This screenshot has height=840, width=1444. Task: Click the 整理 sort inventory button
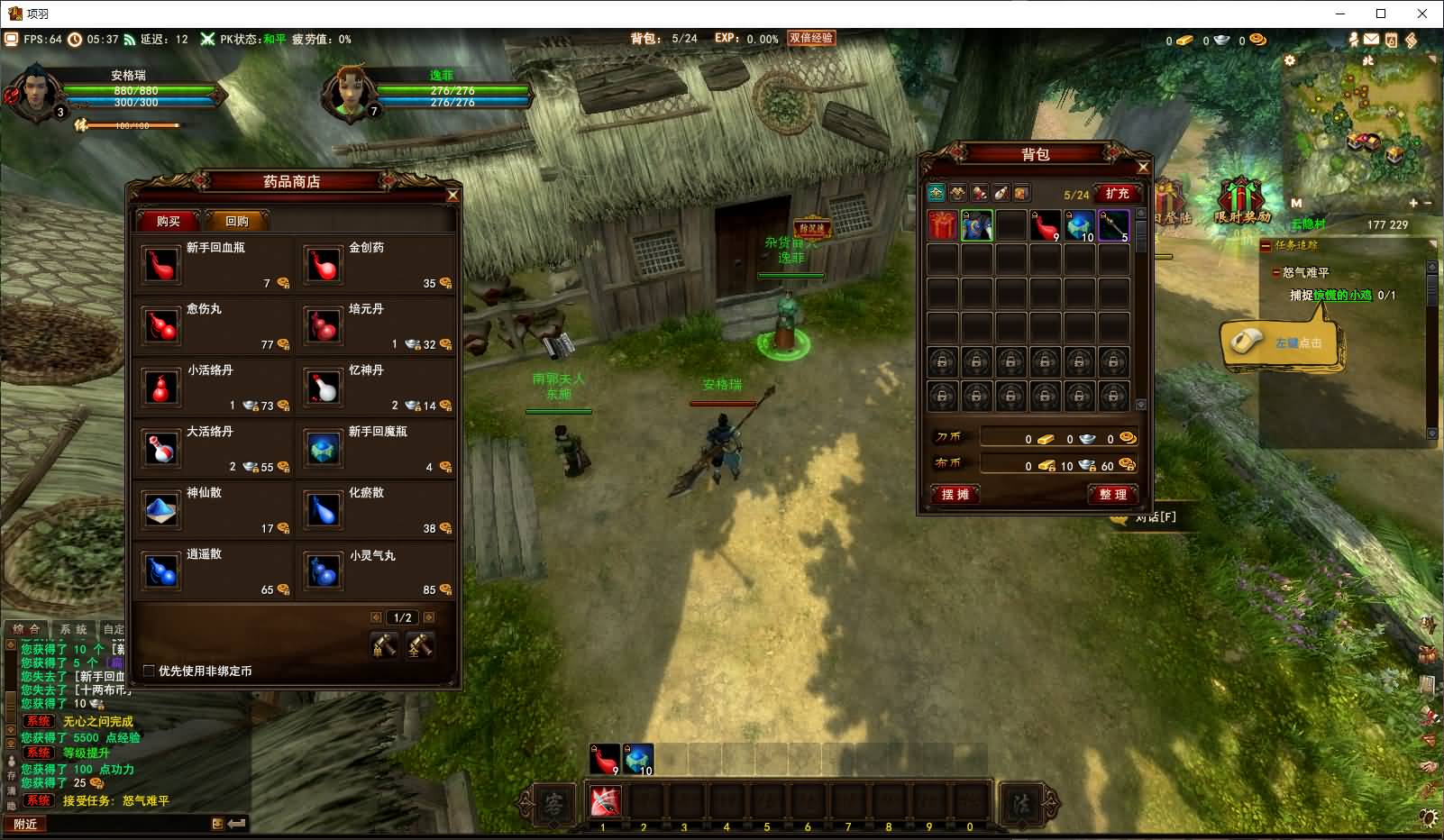coord(1113,494)
